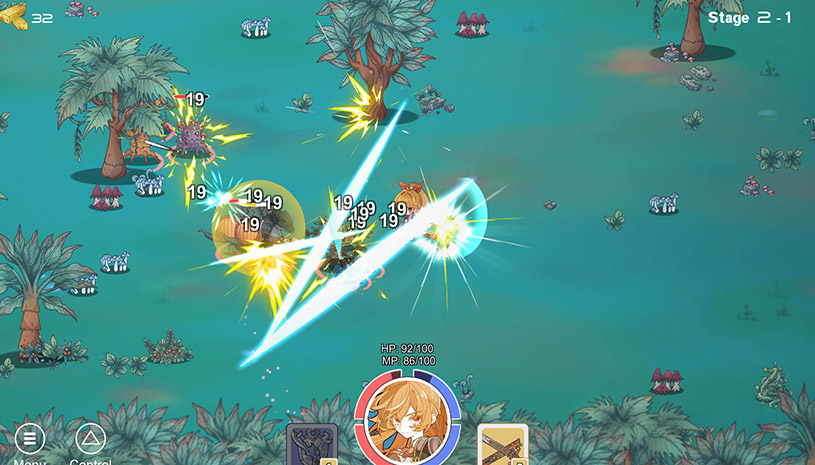This screenshot has height=465, width=815.
Task: Activate the dark winged figure skill card
Action: [x=310, y=445]
